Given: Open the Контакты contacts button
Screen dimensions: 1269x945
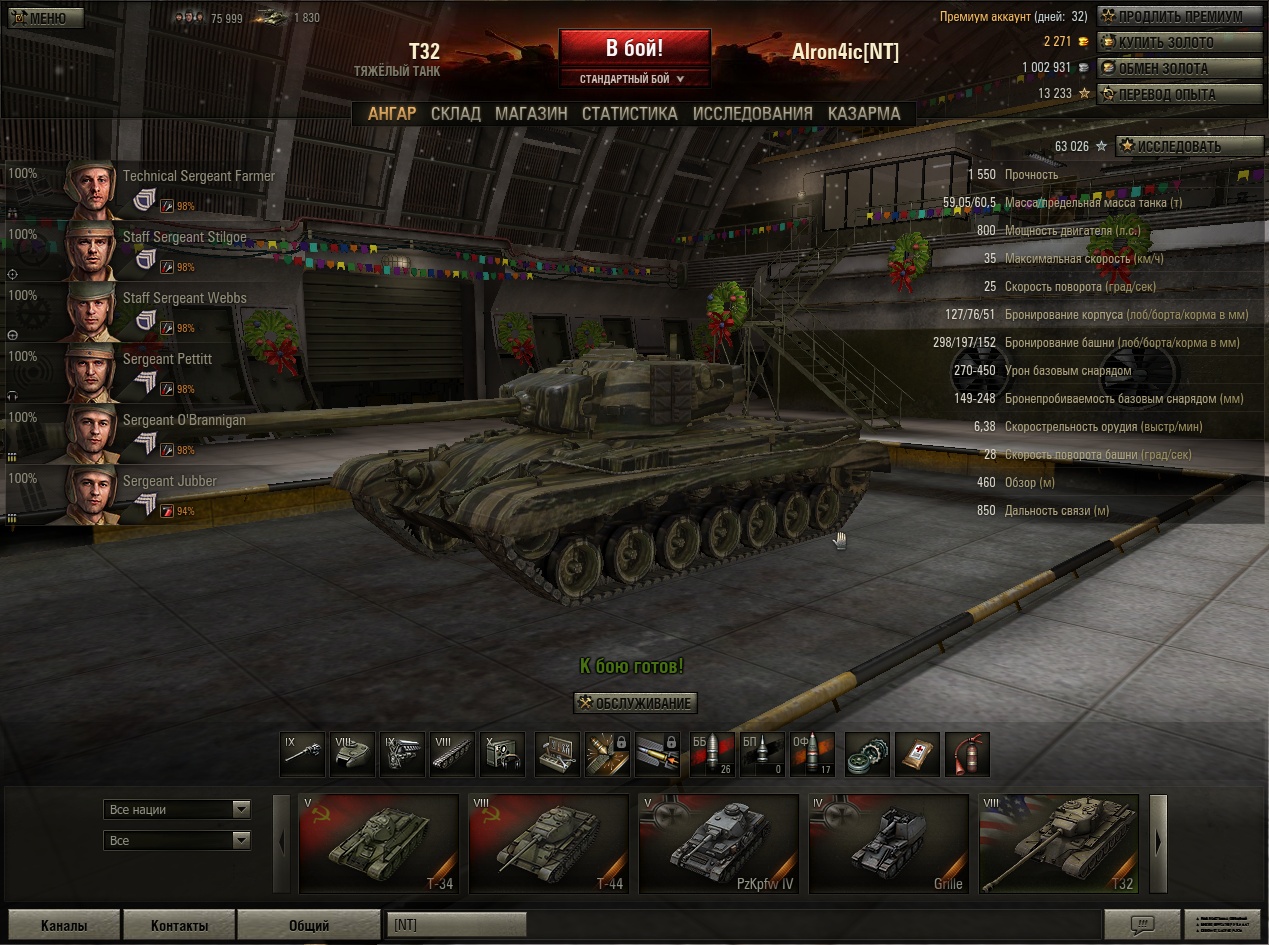Looking at the screenshot, I should [180, 925].
